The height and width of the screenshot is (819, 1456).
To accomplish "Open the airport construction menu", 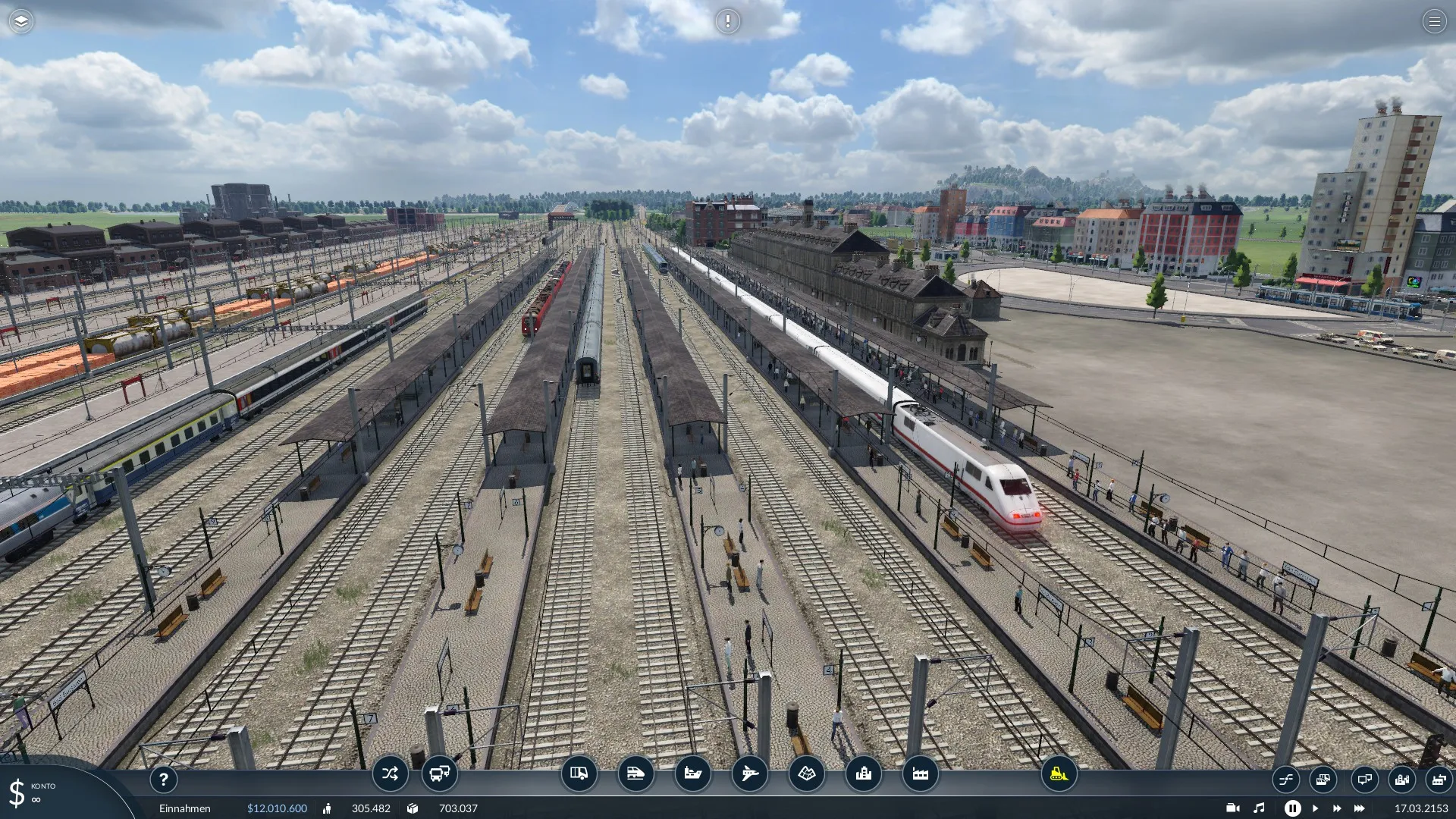I will tap(749, 773).
